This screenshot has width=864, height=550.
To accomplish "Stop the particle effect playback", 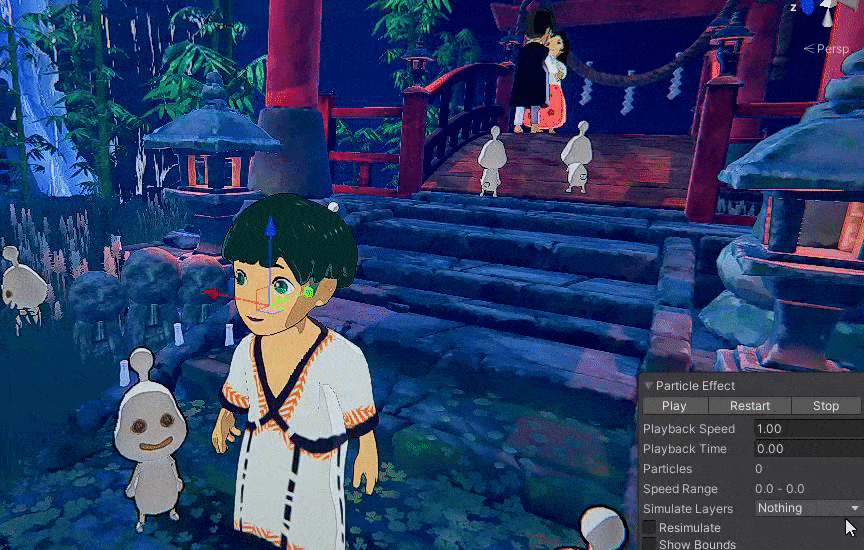I will tap(826, 406).
